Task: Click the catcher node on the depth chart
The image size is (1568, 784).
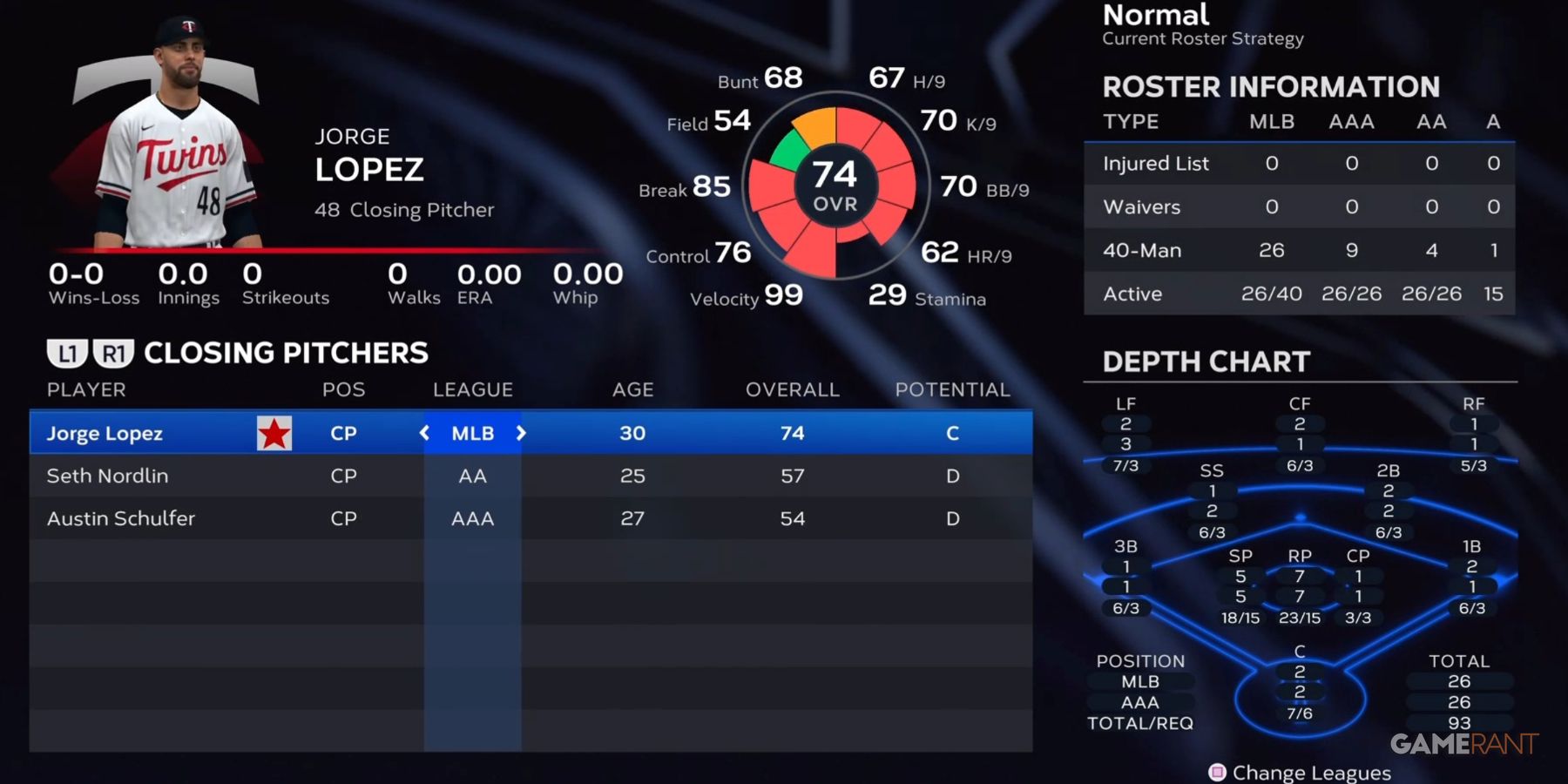Action: point(1299,671)
